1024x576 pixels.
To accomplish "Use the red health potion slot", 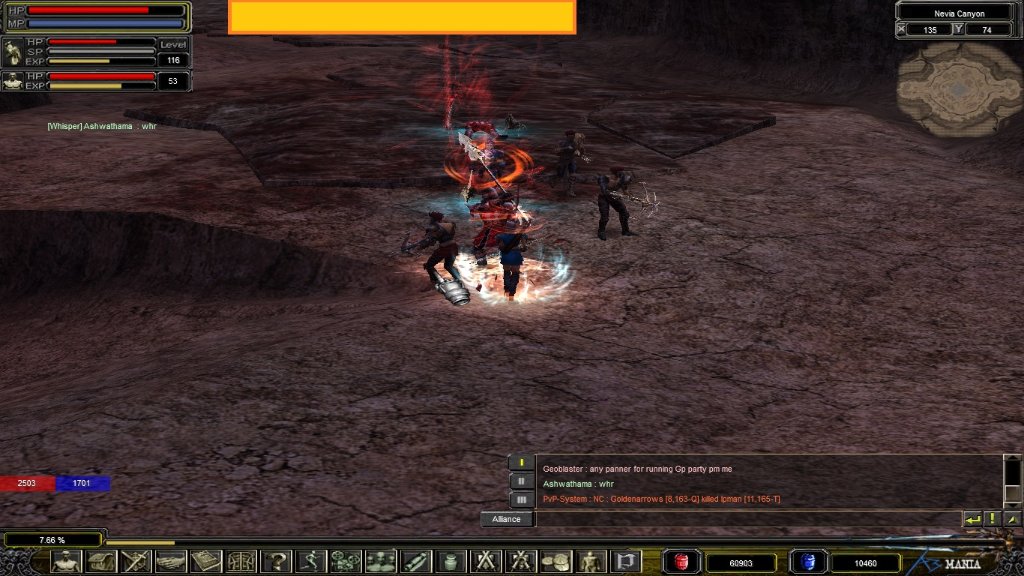I will click(682, 562).
